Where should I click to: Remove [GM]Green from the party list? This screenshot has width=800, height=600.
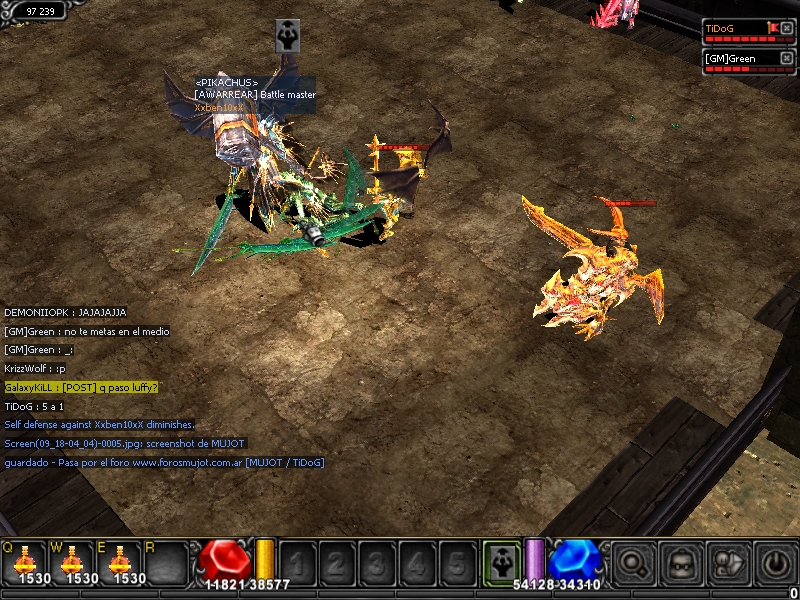pyautogui.click(x=787, y=59)
